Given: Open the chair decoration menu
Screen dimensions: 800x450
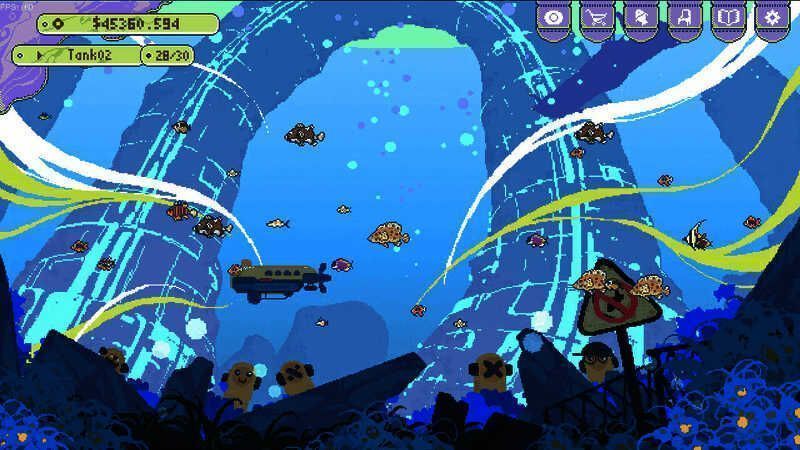Looking at the screenshot, I should coord(684,18).
